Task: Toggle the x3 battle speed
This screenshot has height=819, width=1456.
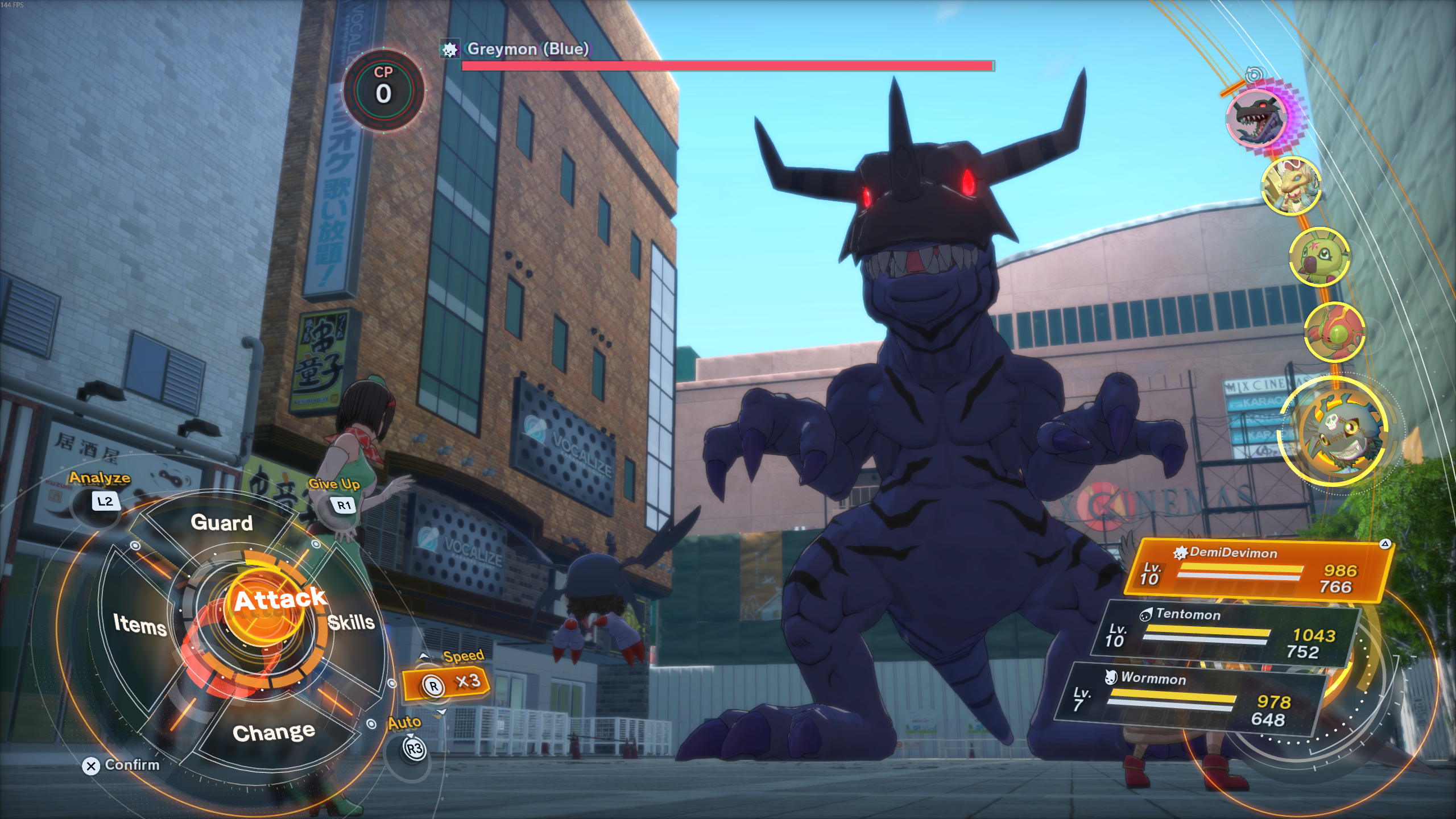Action: [446, 682]
